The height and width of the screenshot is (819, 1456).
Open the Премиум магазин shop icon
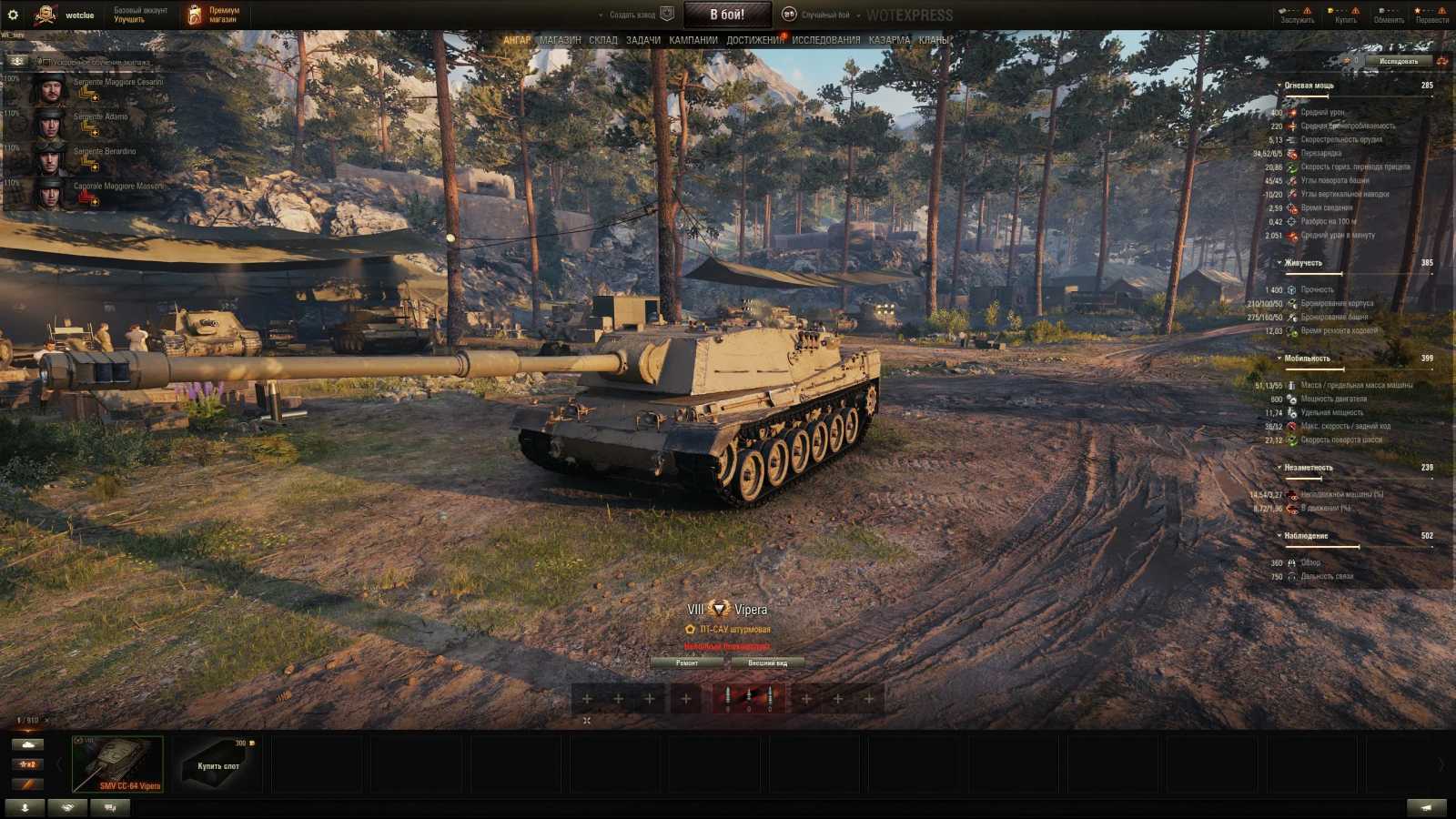coord(196,13)
